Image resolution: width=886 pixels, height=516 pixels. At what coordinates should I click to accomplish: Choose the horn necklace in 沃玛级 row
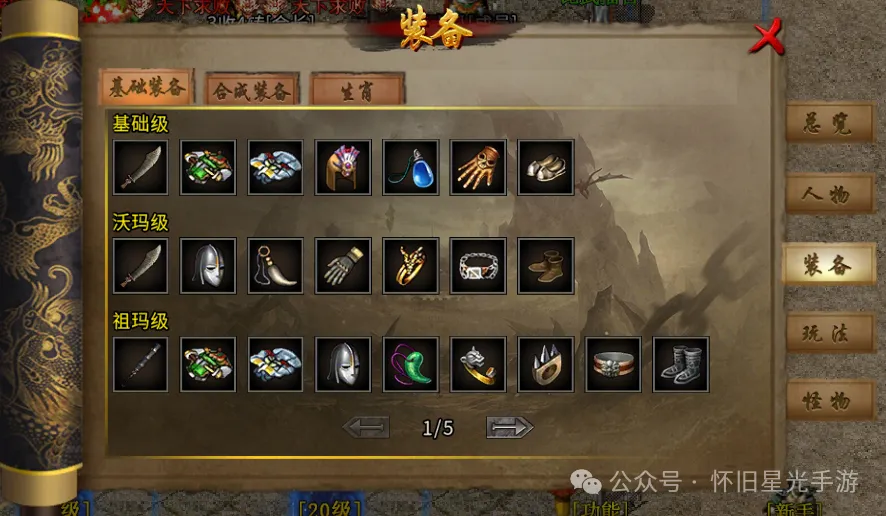tap(275, 265)
